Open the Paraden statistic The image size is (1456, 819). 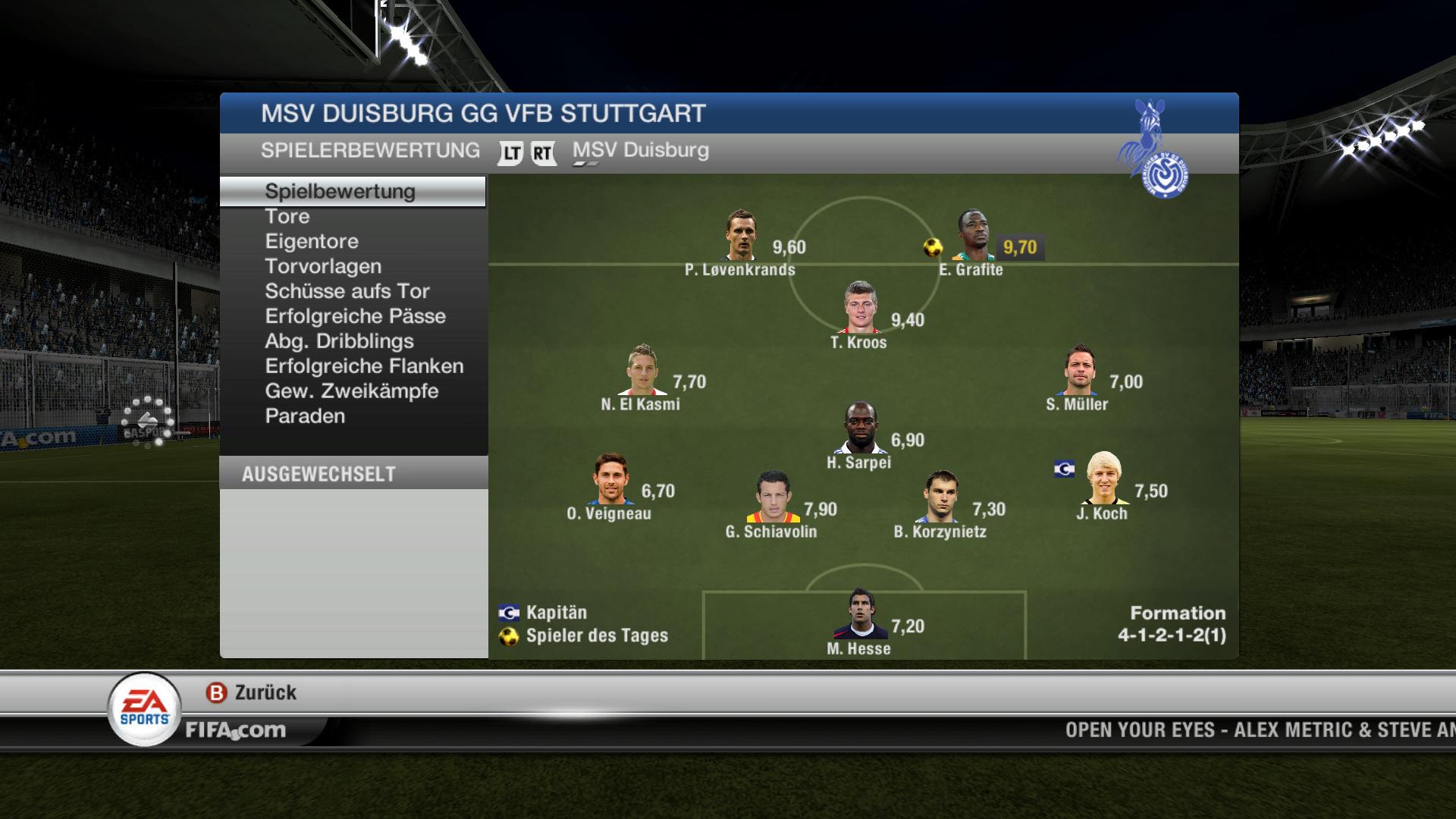(305, 417)
